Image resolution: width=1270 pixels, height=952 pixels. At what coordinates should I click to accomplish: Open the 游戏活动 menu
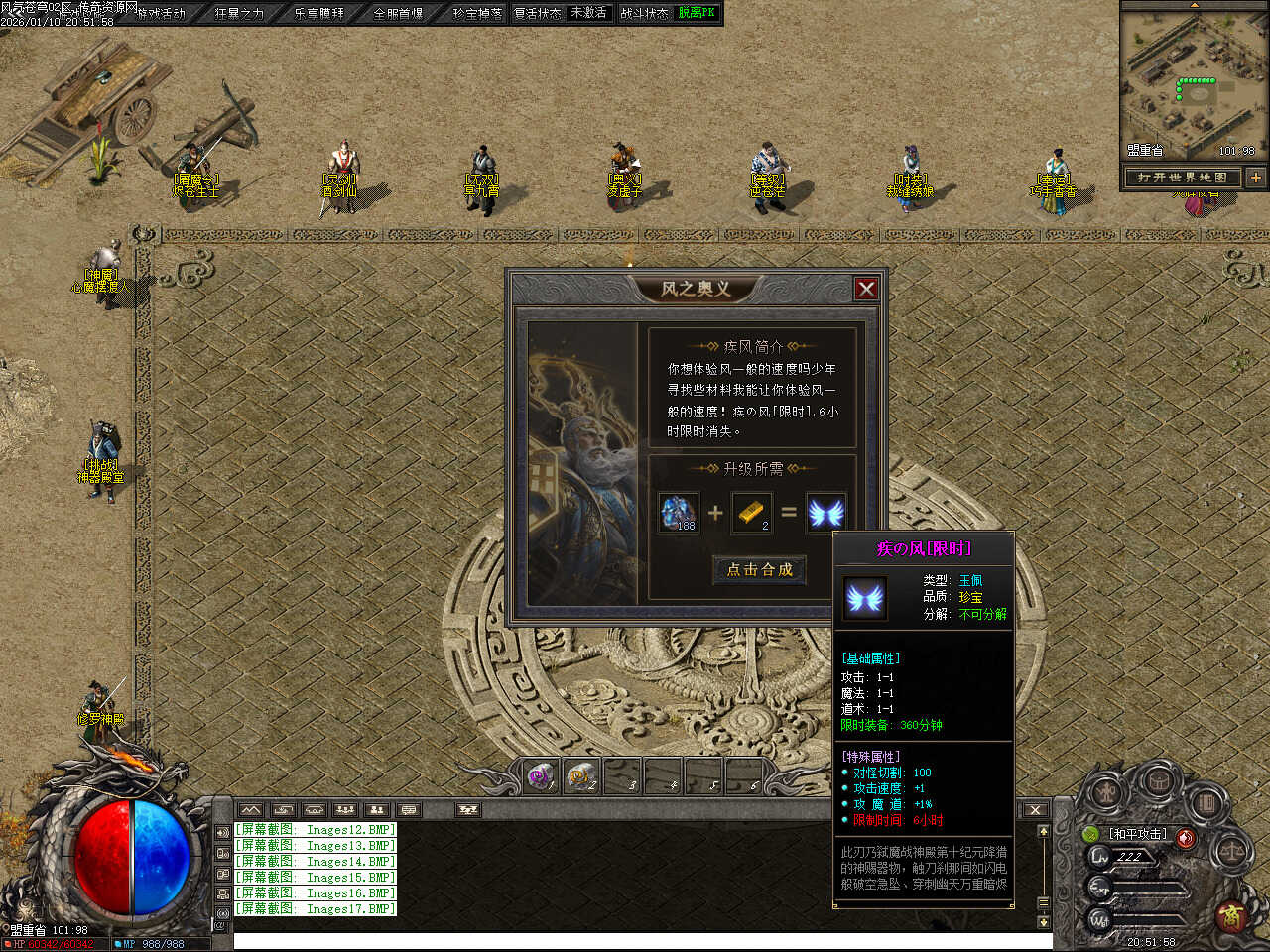pos(161,14)
